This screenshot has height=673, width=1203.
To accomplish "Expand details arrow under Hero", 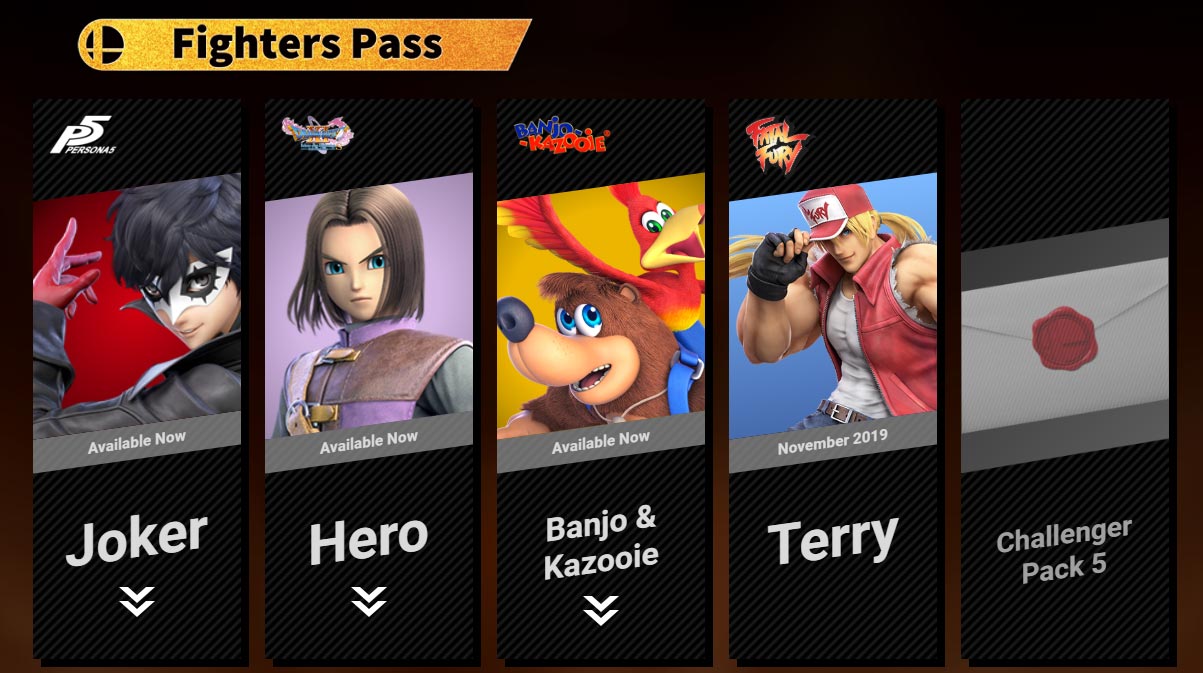I will pos(369,601).
